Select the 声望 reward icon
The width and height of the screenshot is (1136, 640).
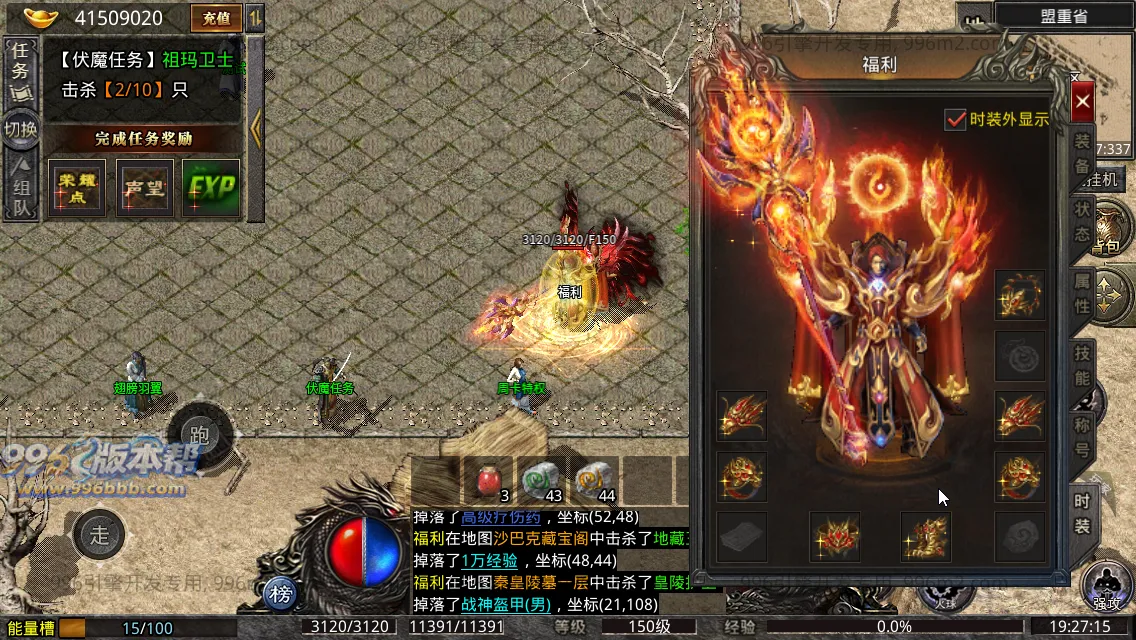coord(144,188)
